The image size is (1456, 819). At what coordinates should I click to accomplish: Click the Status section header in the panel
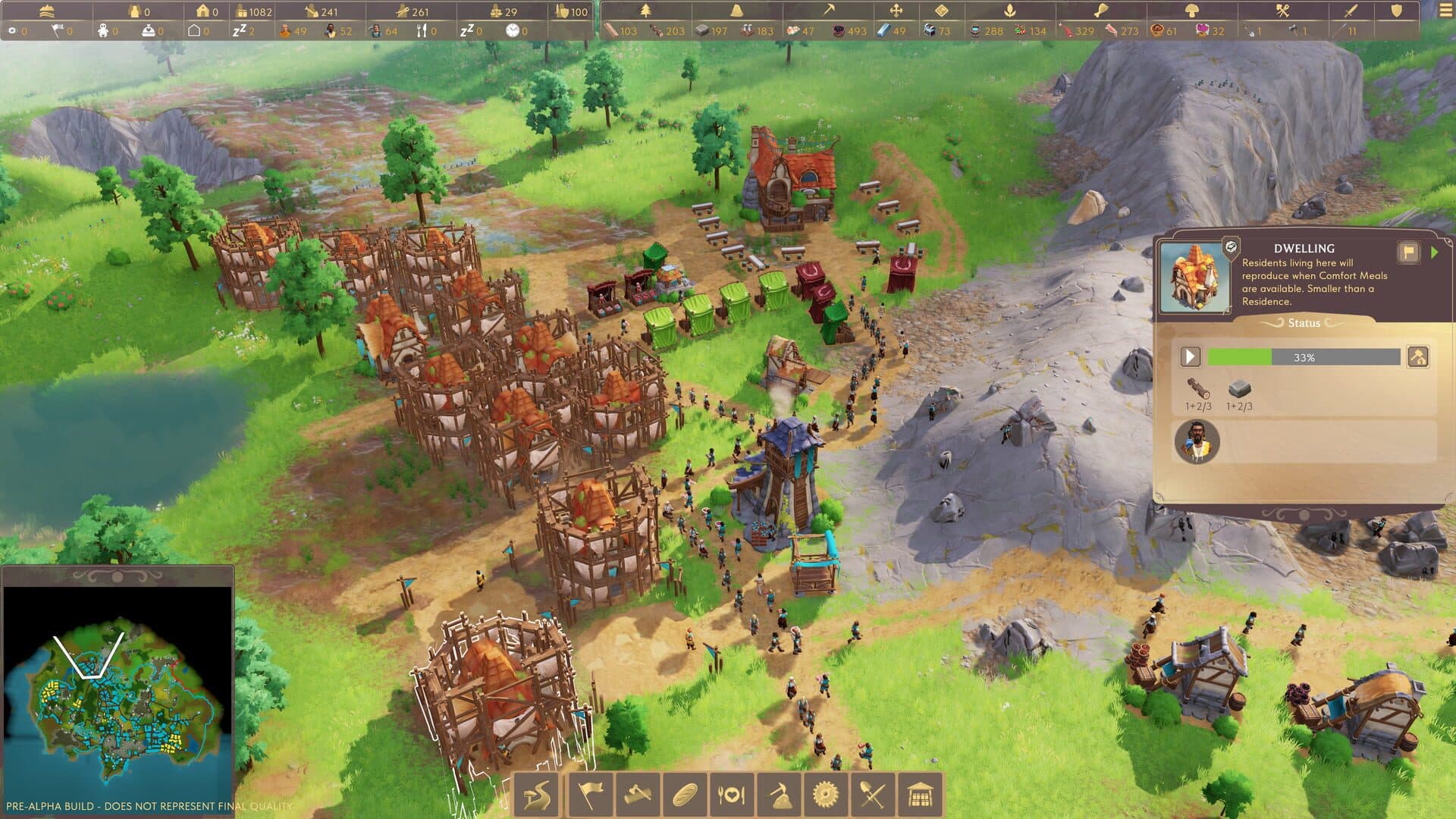[1304, 323]
